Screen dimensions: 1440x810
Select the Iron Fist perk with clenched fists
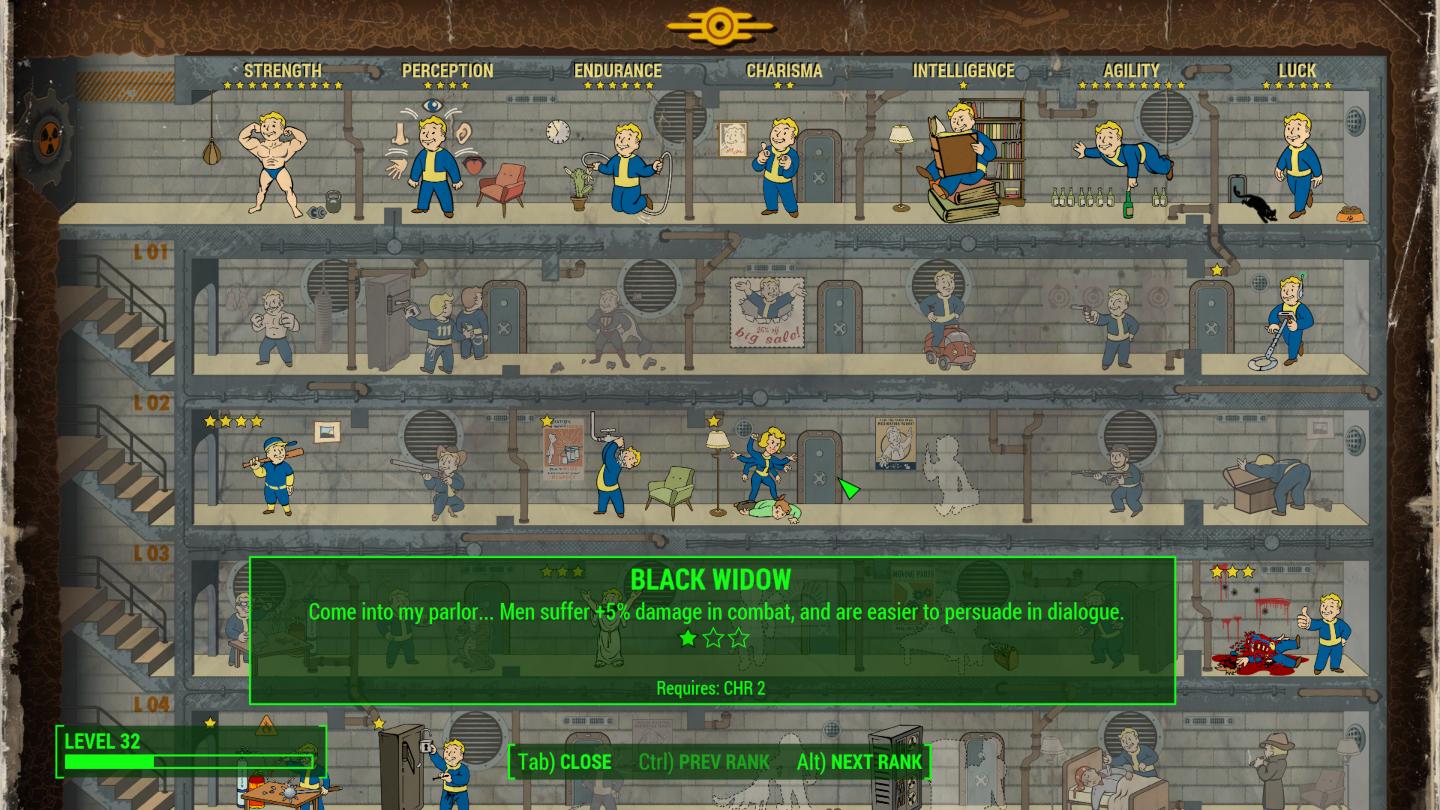click(271, 327)
